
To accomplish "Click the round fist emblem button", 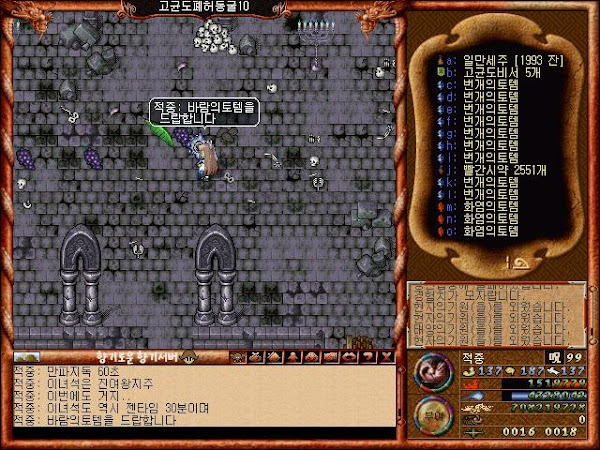I will (x=430, y=371).
